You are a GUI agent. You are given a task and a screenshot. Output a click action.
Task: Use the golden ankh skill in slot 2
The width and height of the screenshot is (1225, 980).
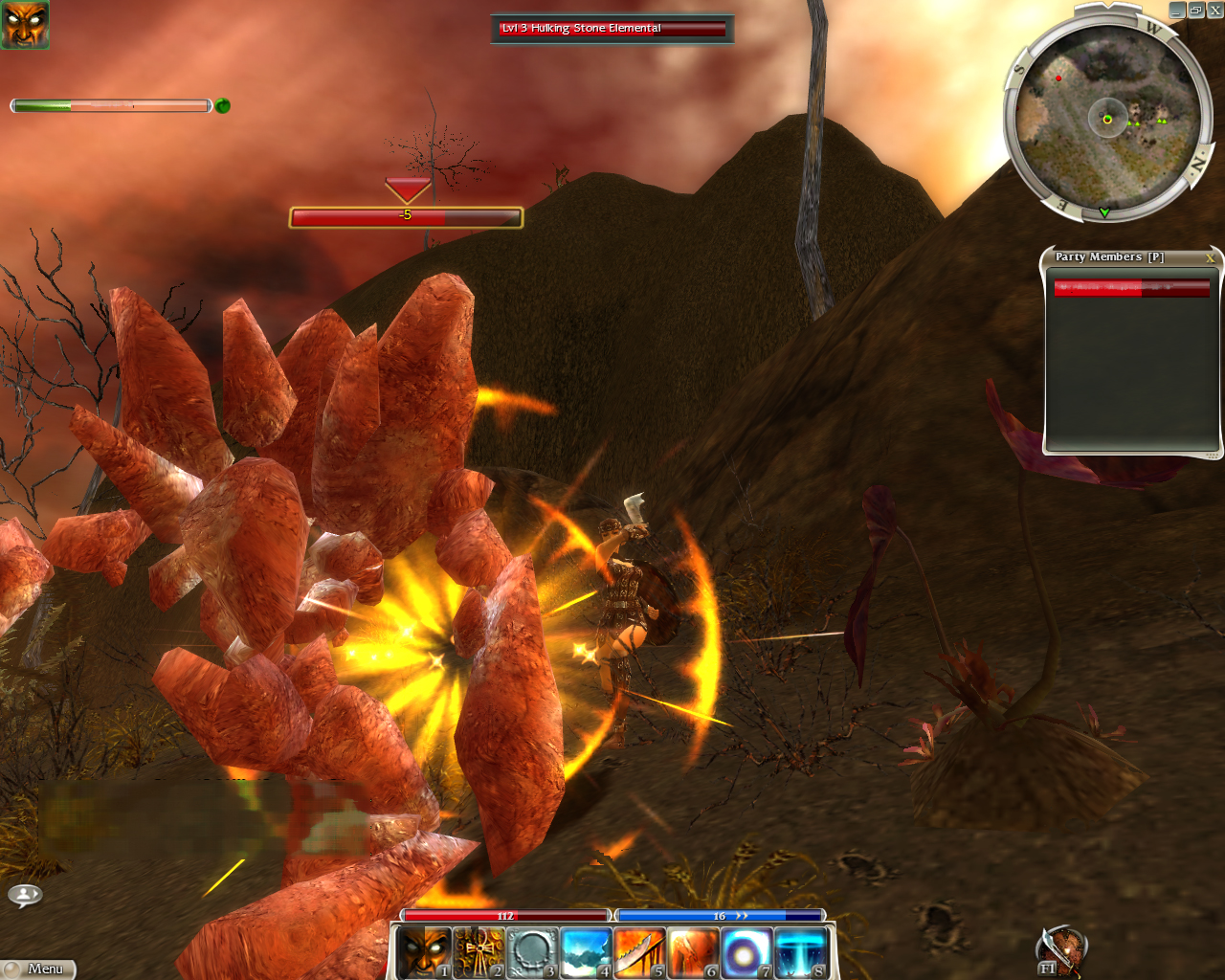coord(478,952)
